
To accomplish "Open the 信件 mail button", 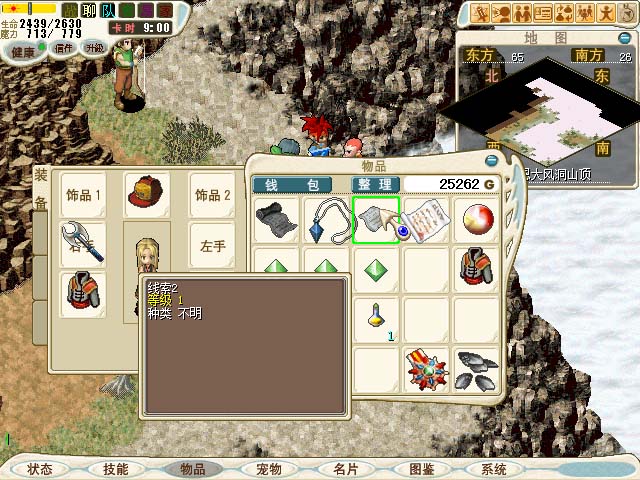I will pos(64,47).
